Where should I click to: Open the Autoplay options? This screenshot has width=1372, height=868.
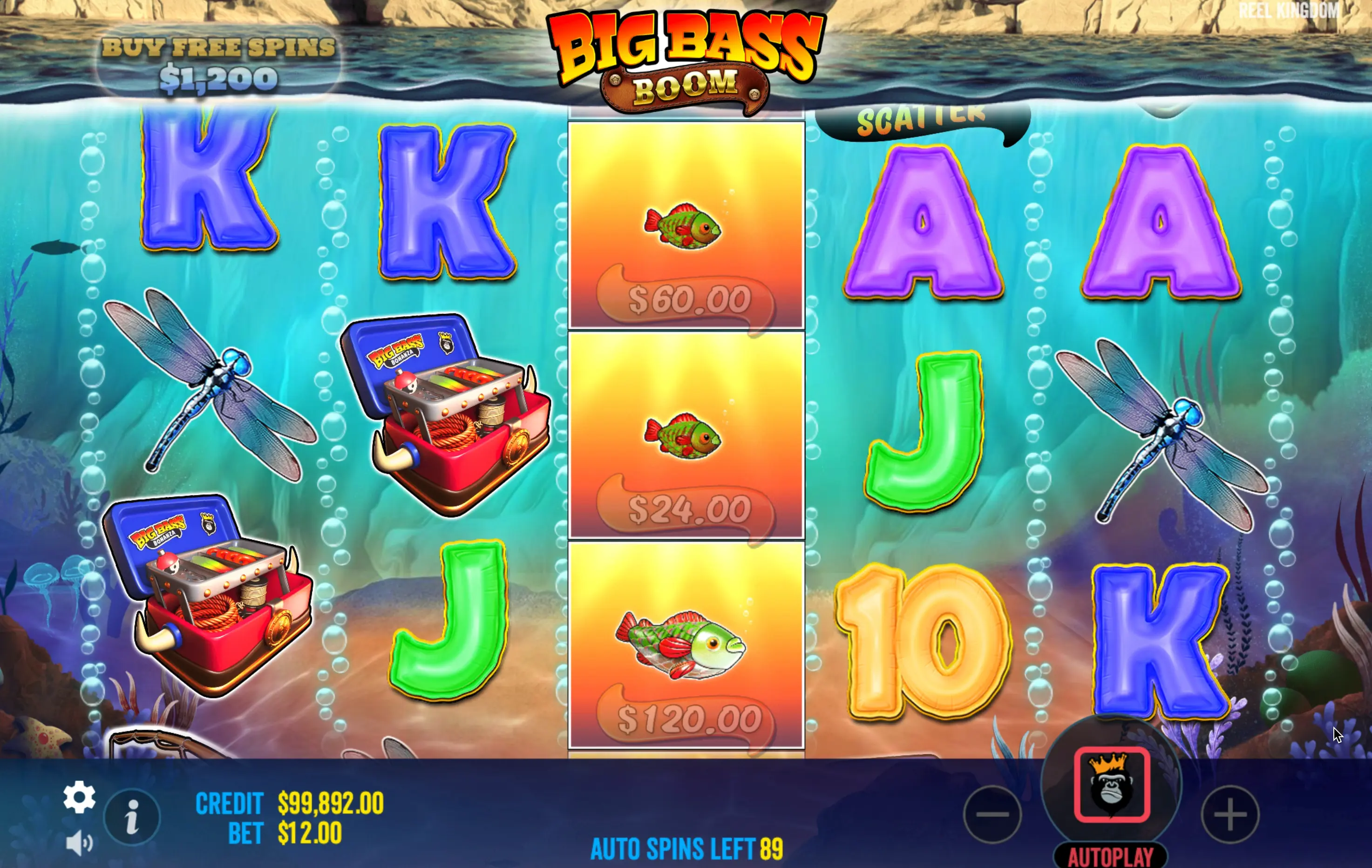point(1110,856)
